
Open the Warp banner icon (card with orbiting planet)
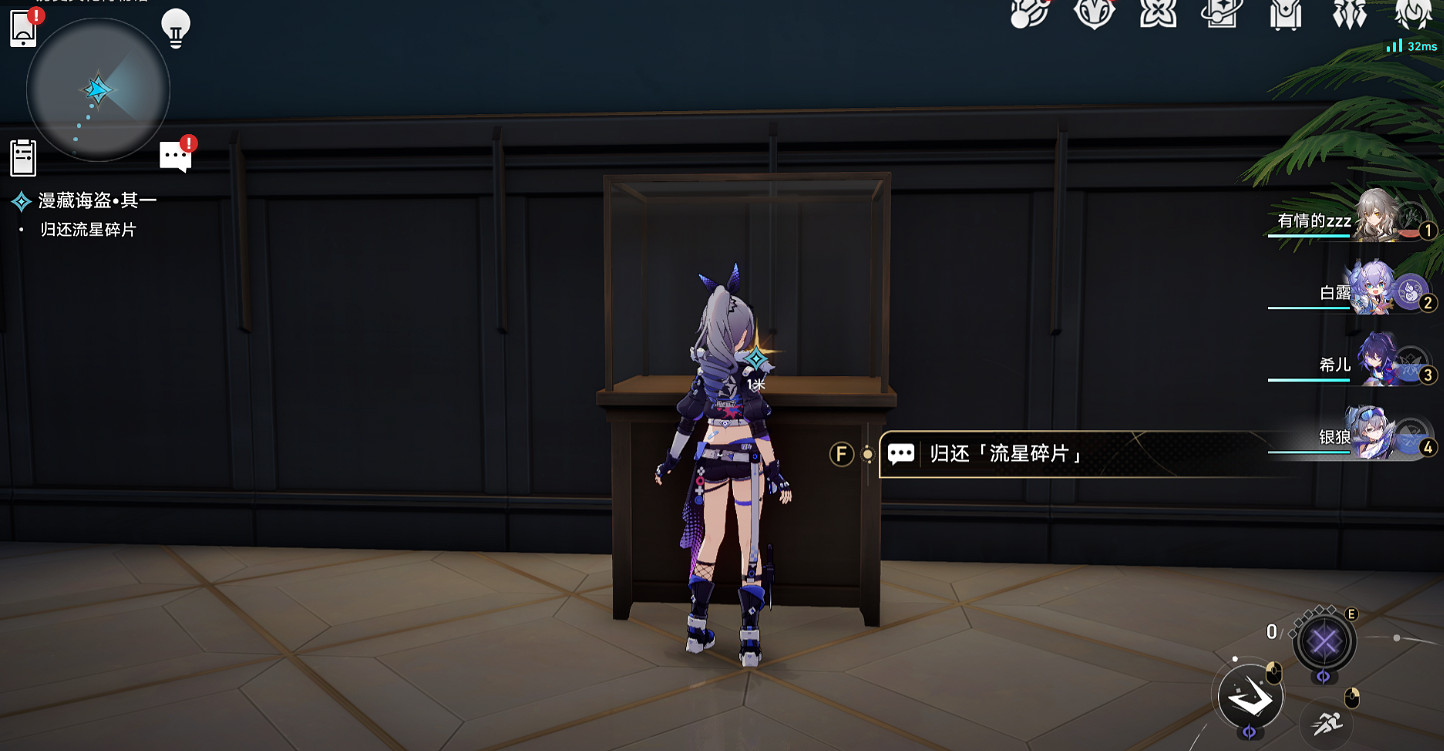coord(1222,15)
